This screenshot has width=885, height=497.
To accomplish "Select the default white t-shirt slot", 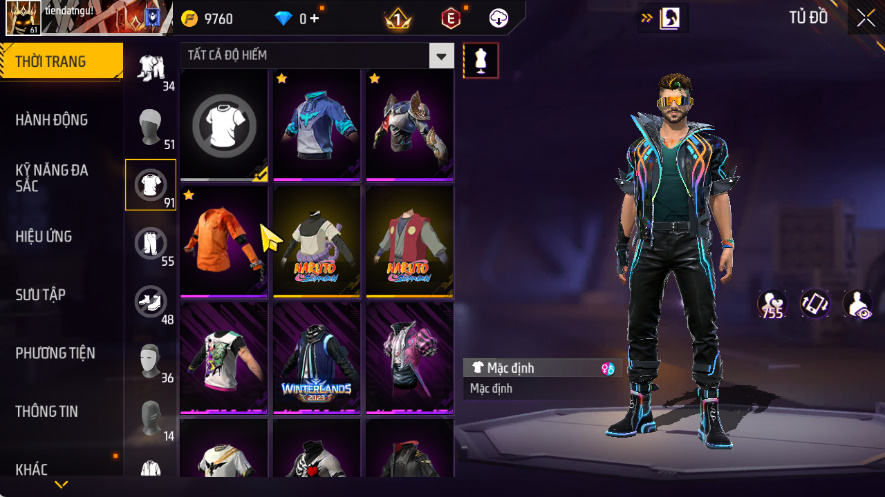I will point(224,125).
